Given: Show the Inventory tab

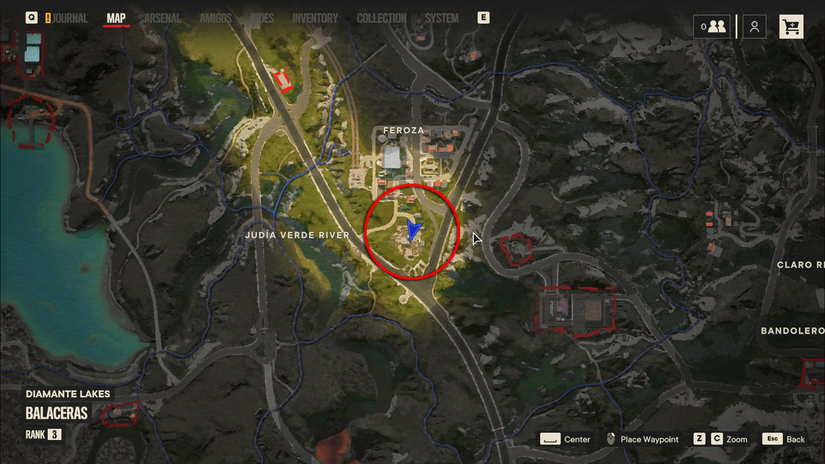Looking at the screenshot, I should [x=315, y=18].
